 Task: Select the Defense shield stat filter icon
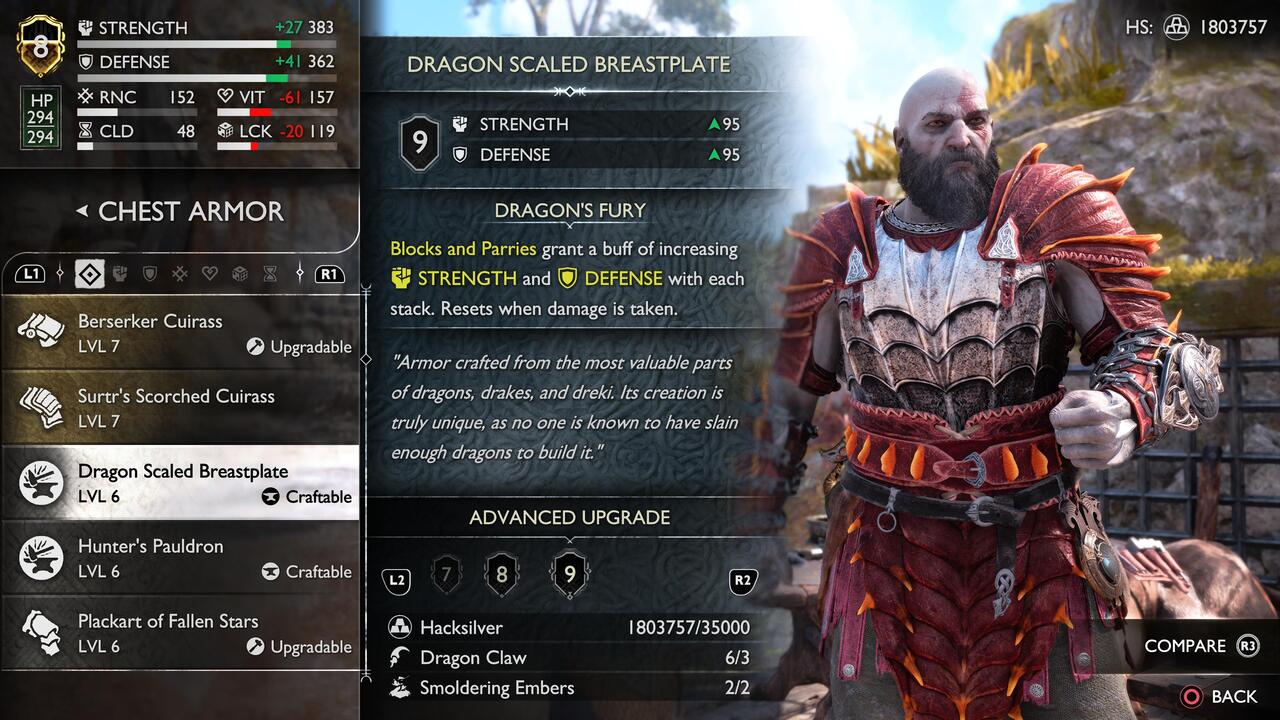pyautogui.click(x=150, y=273)
